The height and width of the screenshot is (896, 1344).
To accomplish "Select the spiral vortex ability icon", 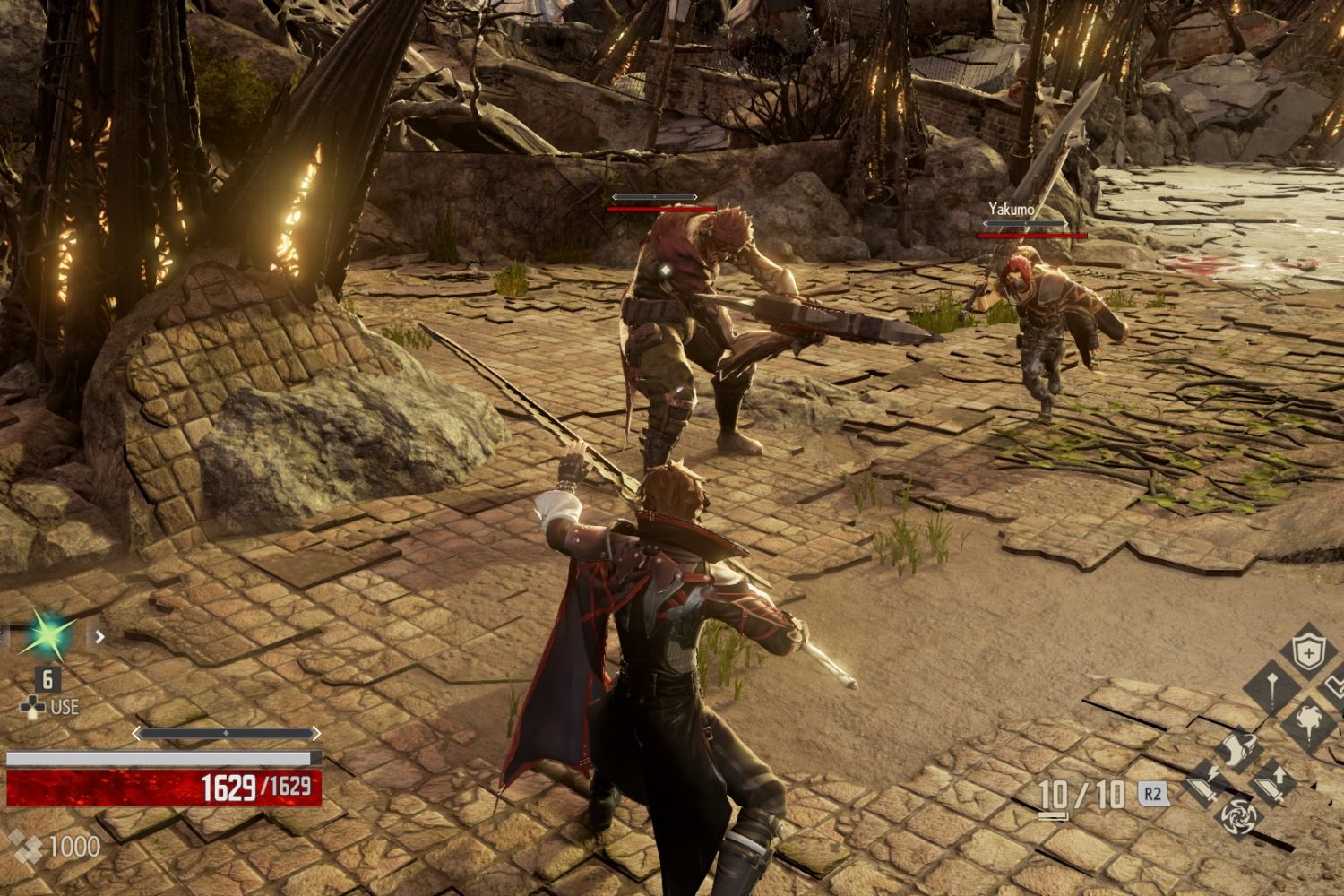I will (1240, 815).
